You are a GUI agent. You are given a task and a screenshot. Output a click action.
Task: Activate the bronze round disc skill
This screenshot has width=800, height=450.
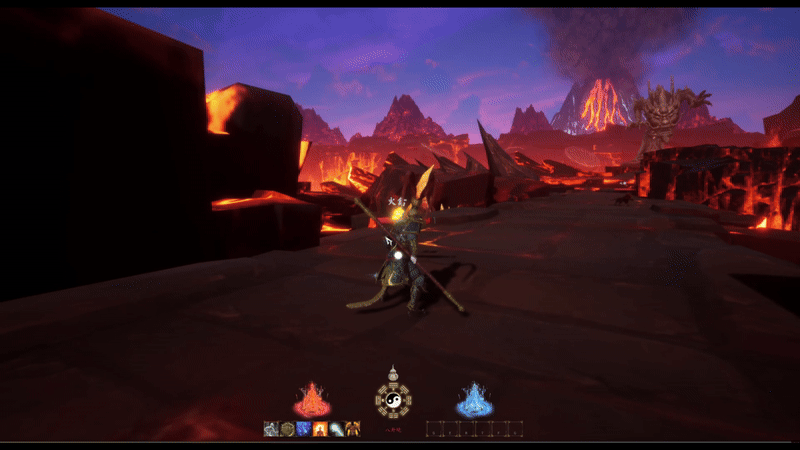coord(287,429)
